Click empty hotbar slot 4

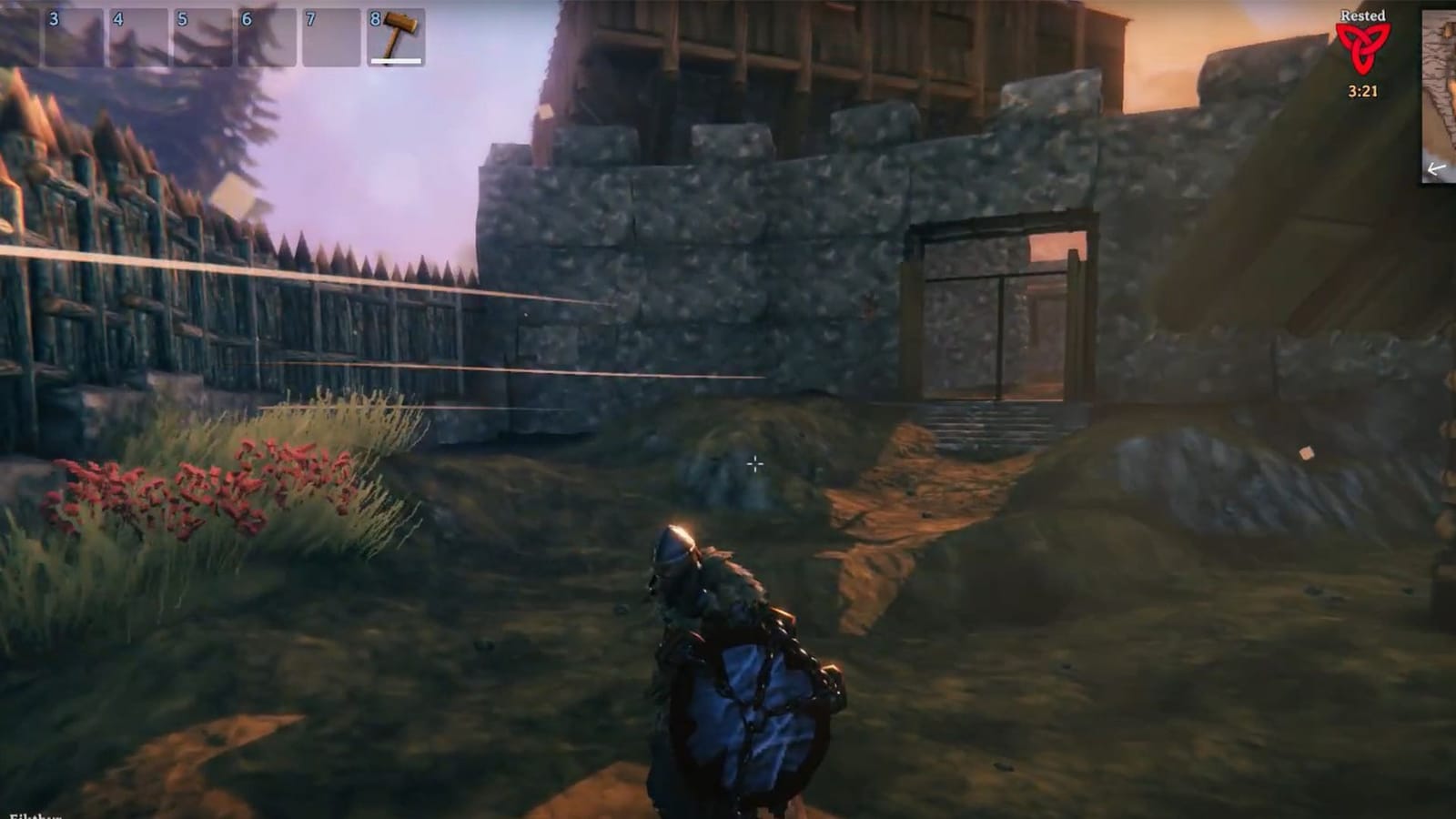coord(136,36)
